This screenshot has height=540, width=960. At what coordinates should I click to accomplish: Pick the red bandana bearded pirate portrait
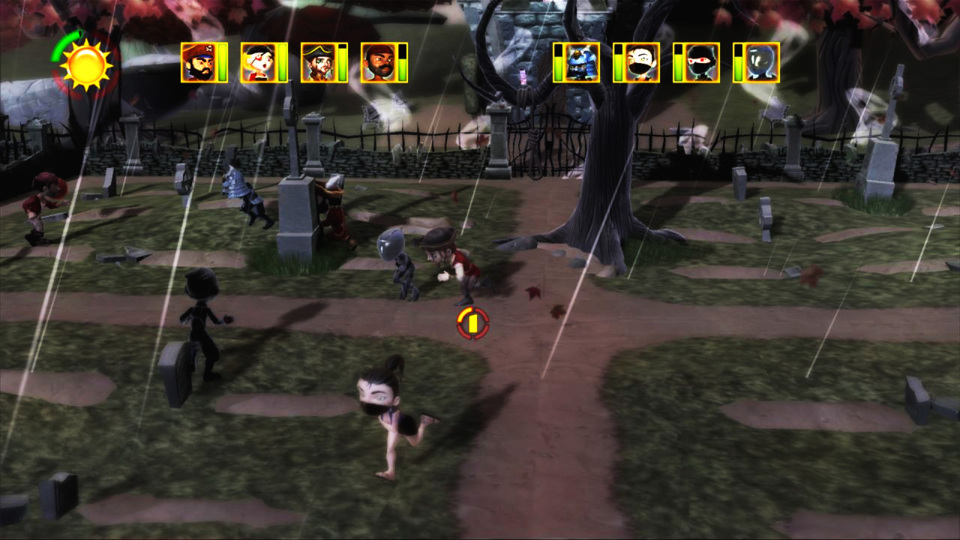pos(377,62)
